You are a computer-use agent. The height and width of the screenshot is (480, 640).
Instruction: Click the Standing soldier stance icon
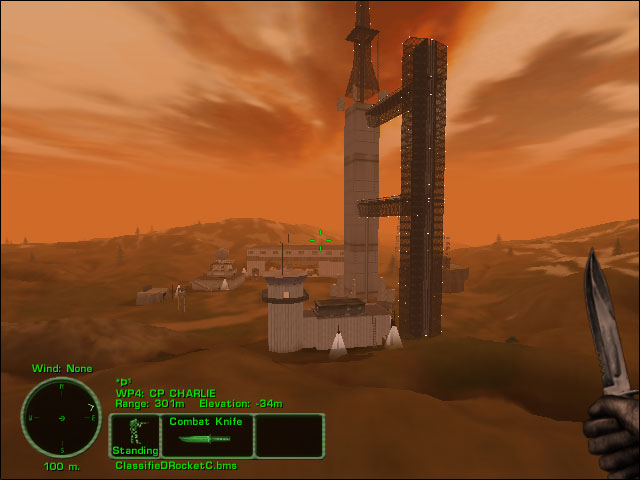(x=135, y=435)
